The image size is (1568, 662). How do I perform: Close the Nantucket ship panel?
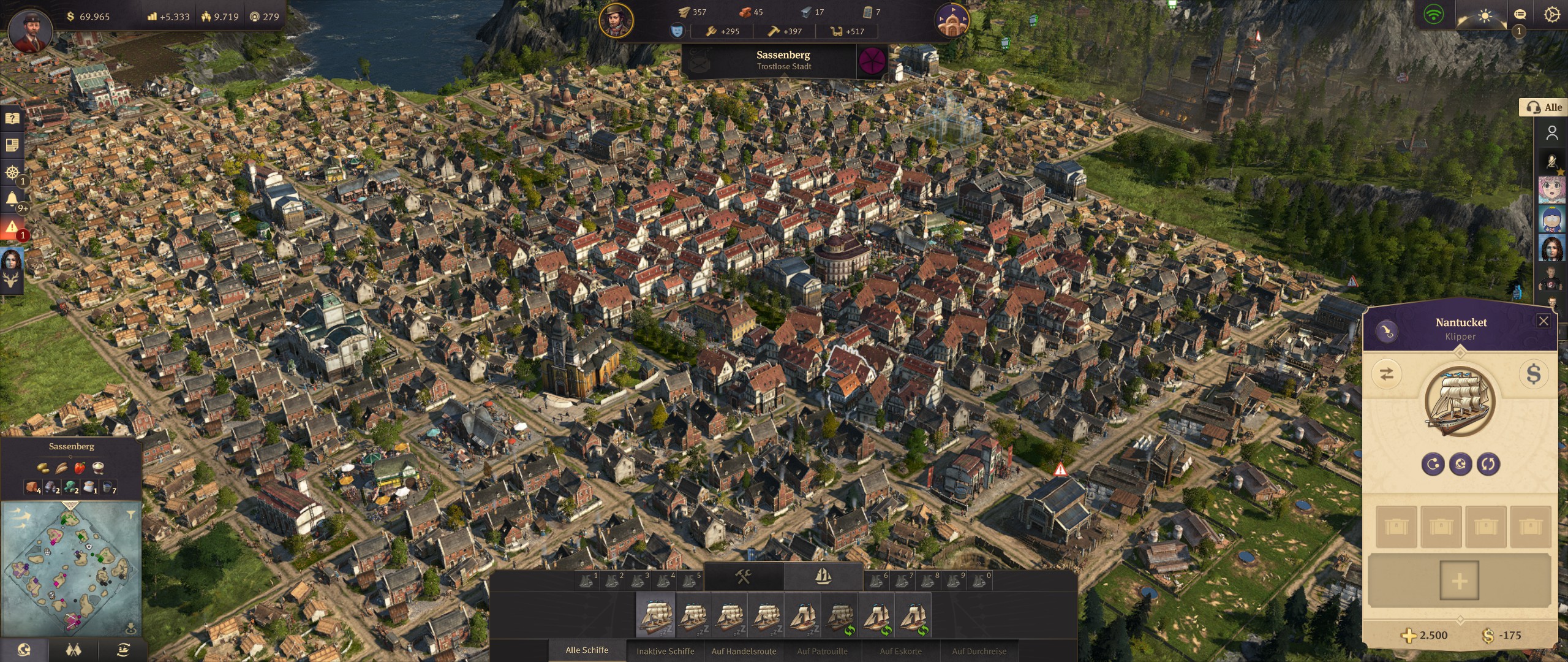(1543, 321)
